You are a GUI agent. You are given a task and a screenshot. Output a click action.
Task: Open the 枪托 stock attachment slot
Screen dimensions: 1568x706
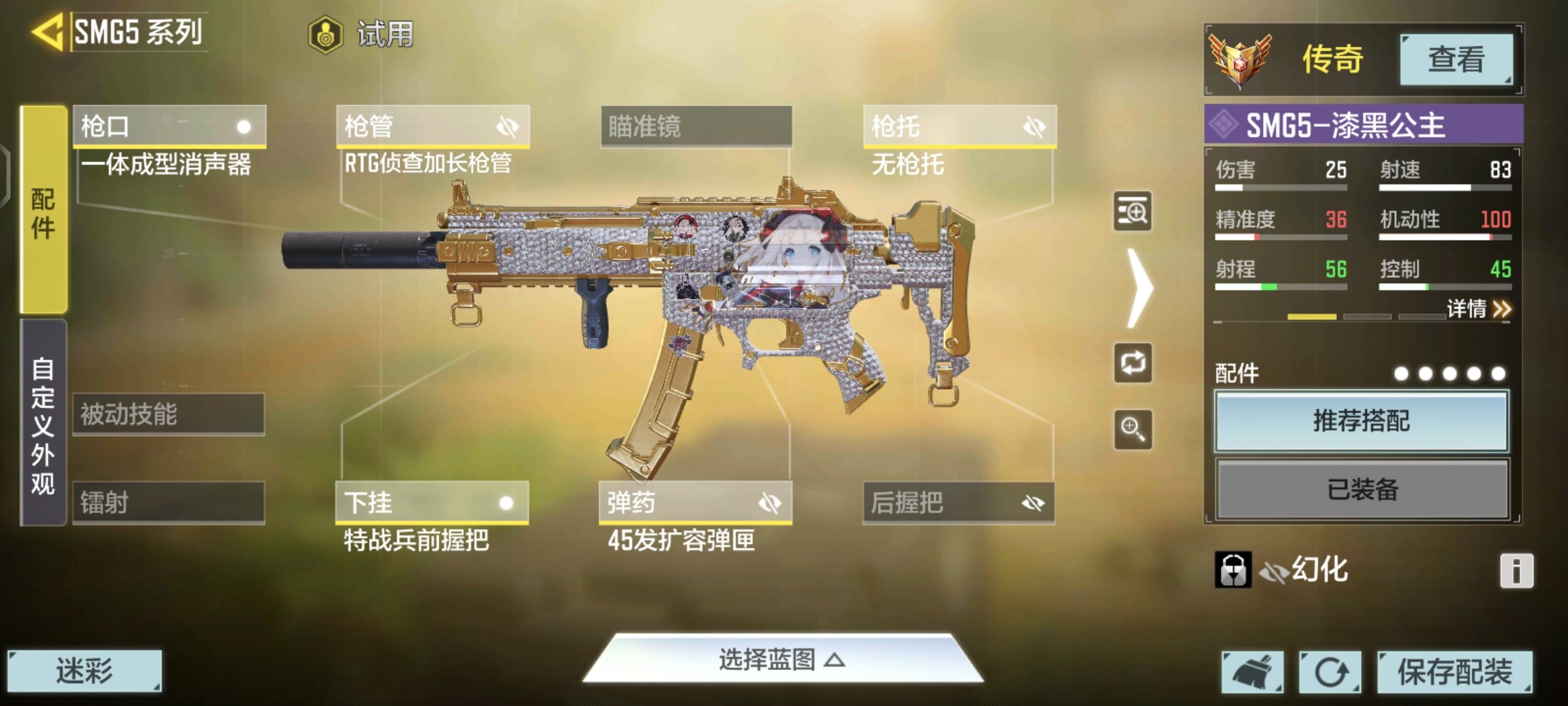959,126
